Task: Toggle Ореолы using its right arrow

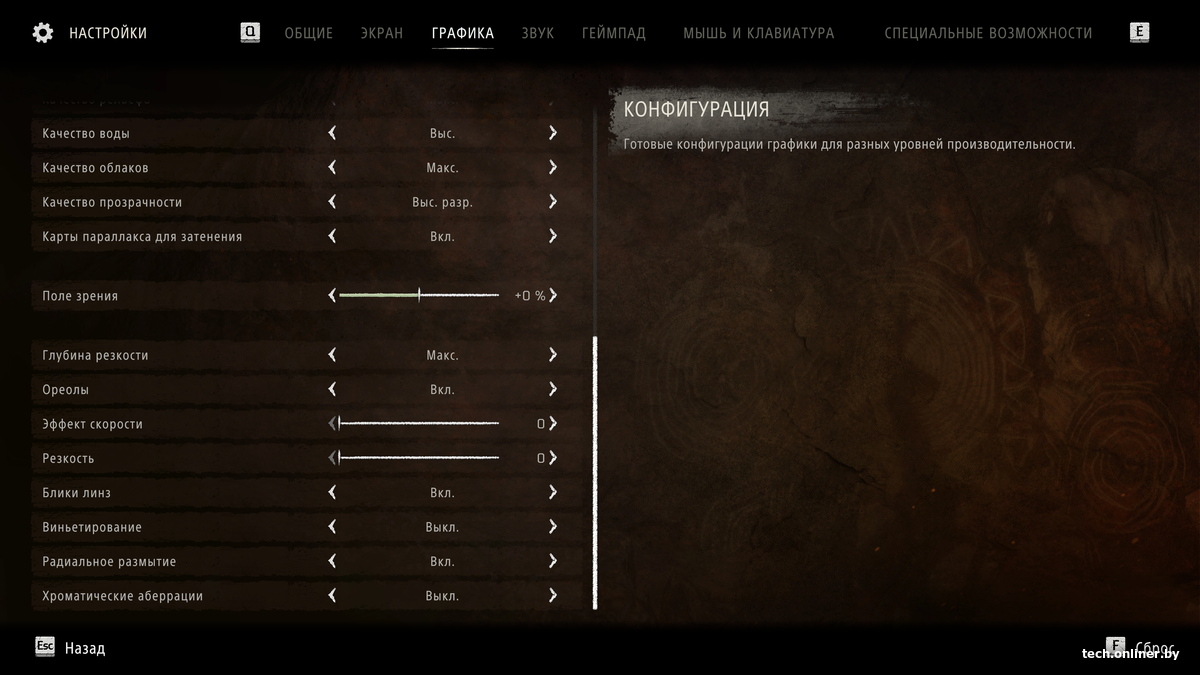Action: [552, 390]
